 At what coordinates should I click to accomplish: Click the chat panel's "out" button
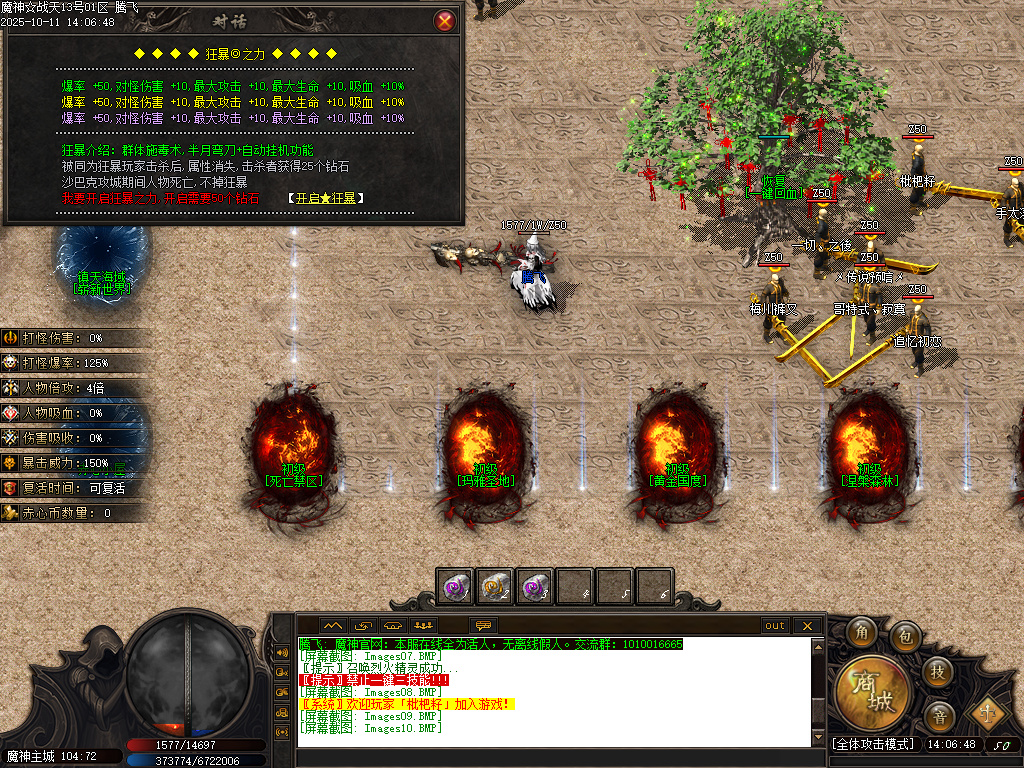775,626
